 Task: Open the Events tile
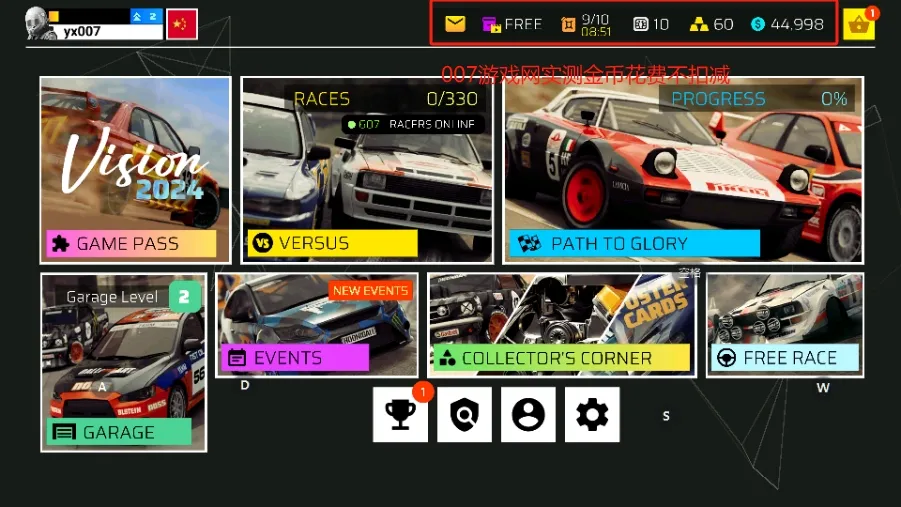(317, 325)
